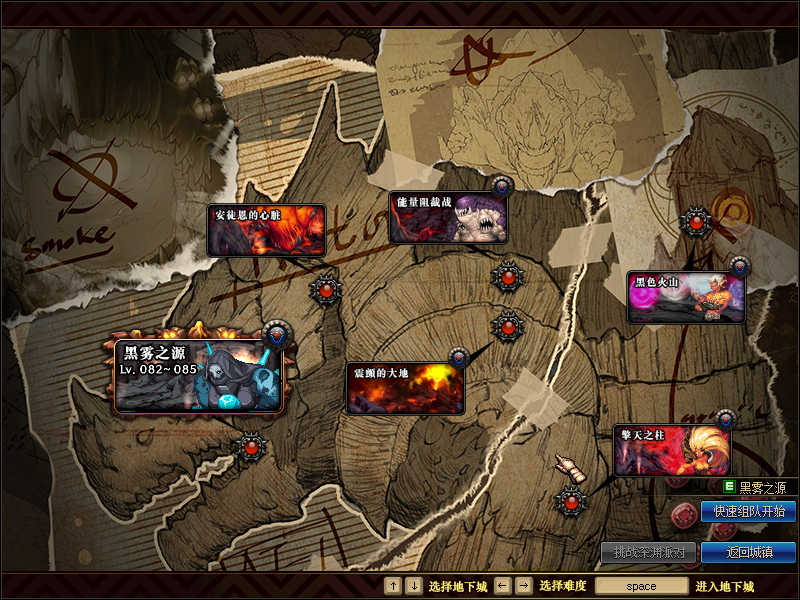Click the 挑战深渊派对 abyss party button
This screenshot has width=800, height=600.
(648, 552)
